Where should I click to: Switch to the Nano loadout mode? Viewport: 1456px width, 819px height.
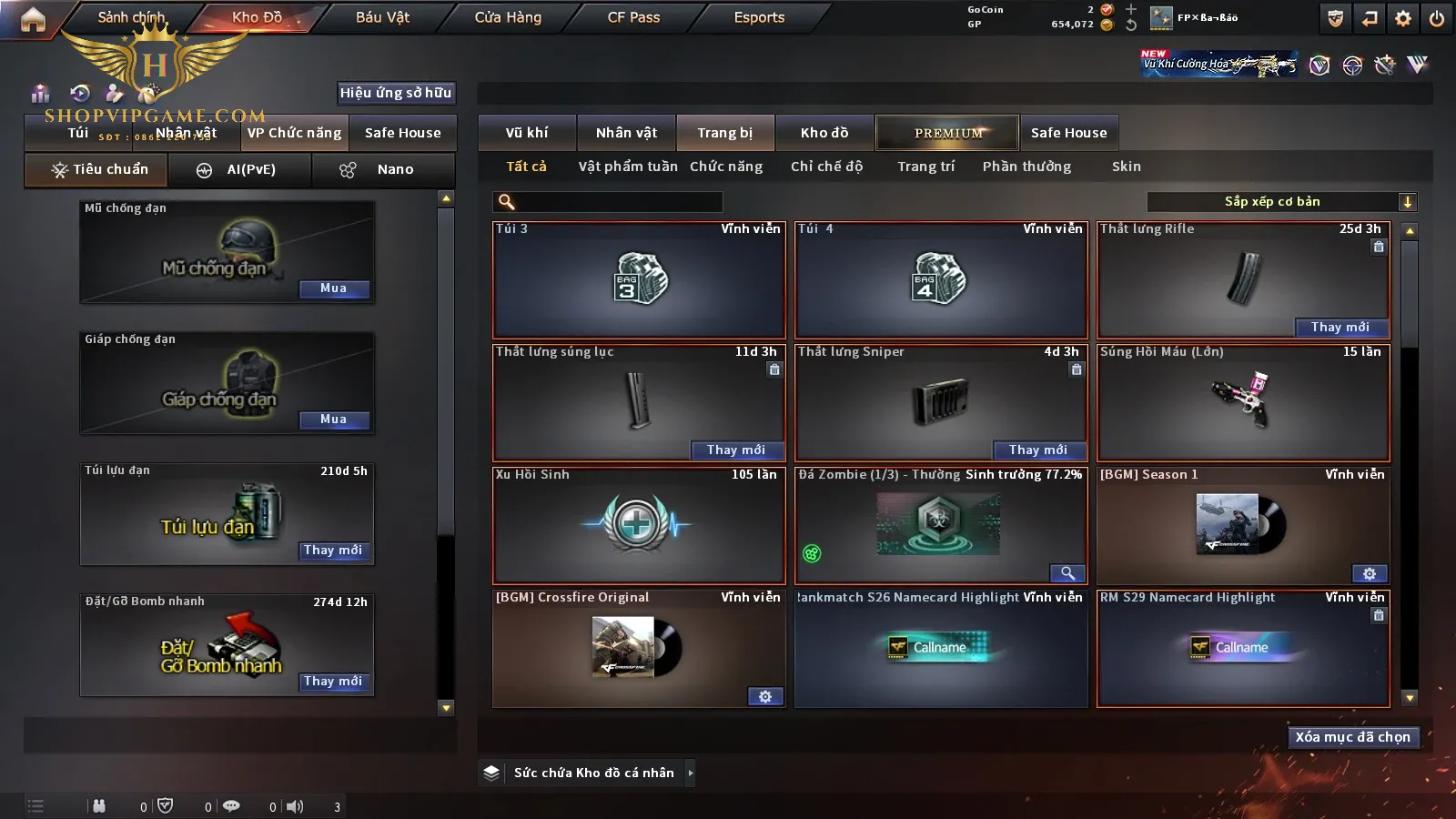click(383, 170)
